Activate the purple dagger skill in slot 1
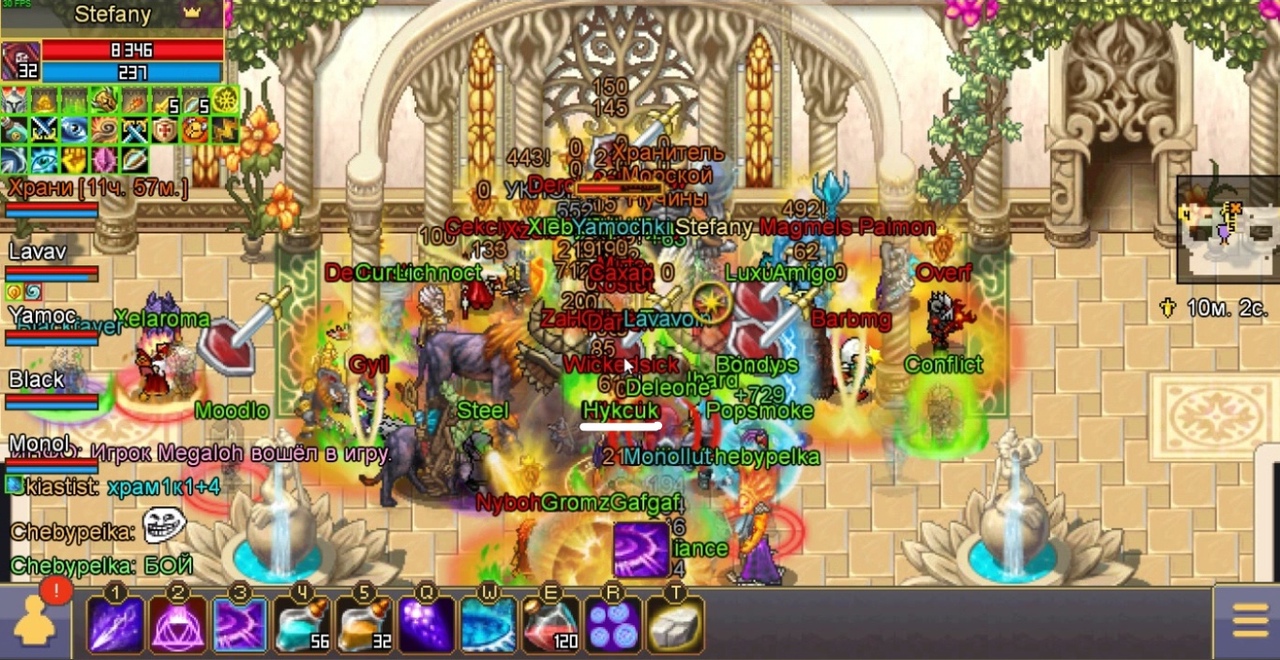The height and width of the screenshot is (660, 1280). coord(116,625)
